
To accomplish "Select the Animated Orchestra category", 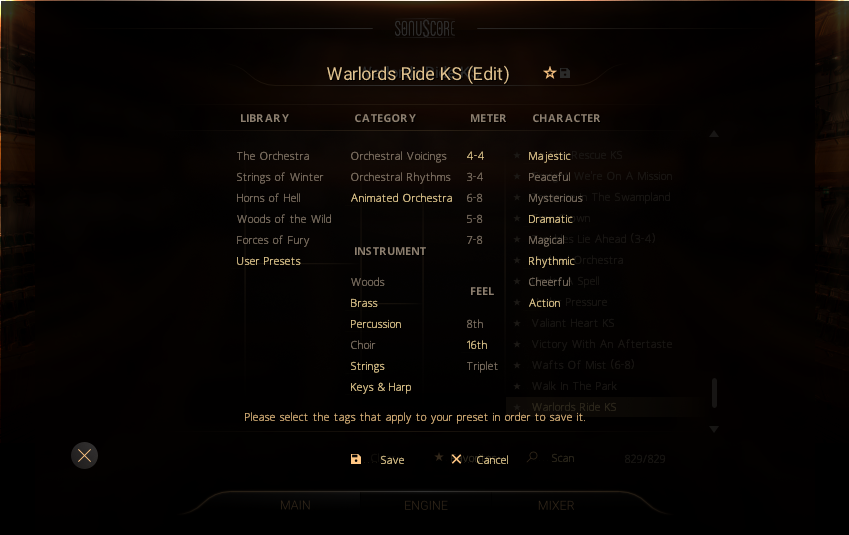I will coord(401,198).
